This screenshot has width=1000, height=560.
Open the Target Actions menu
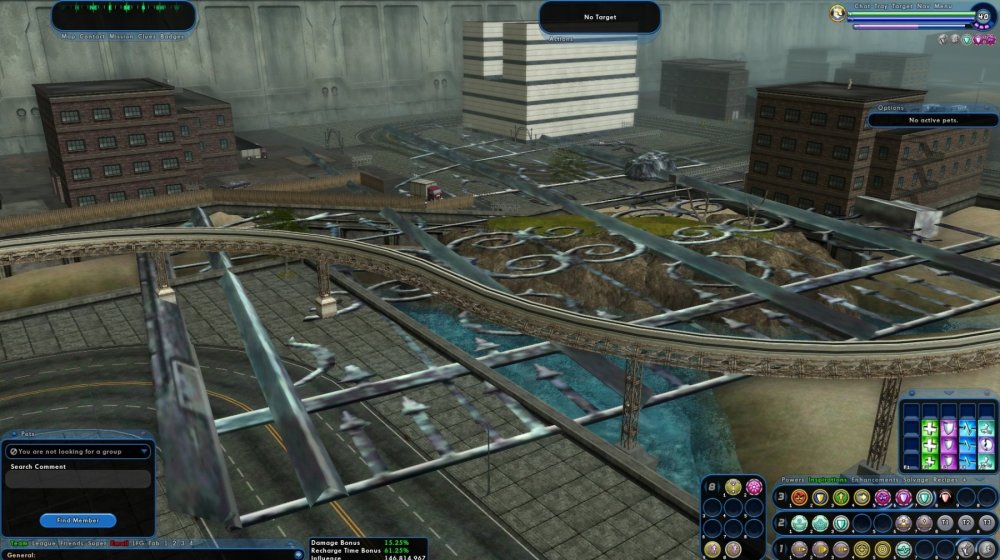[560, 38]
